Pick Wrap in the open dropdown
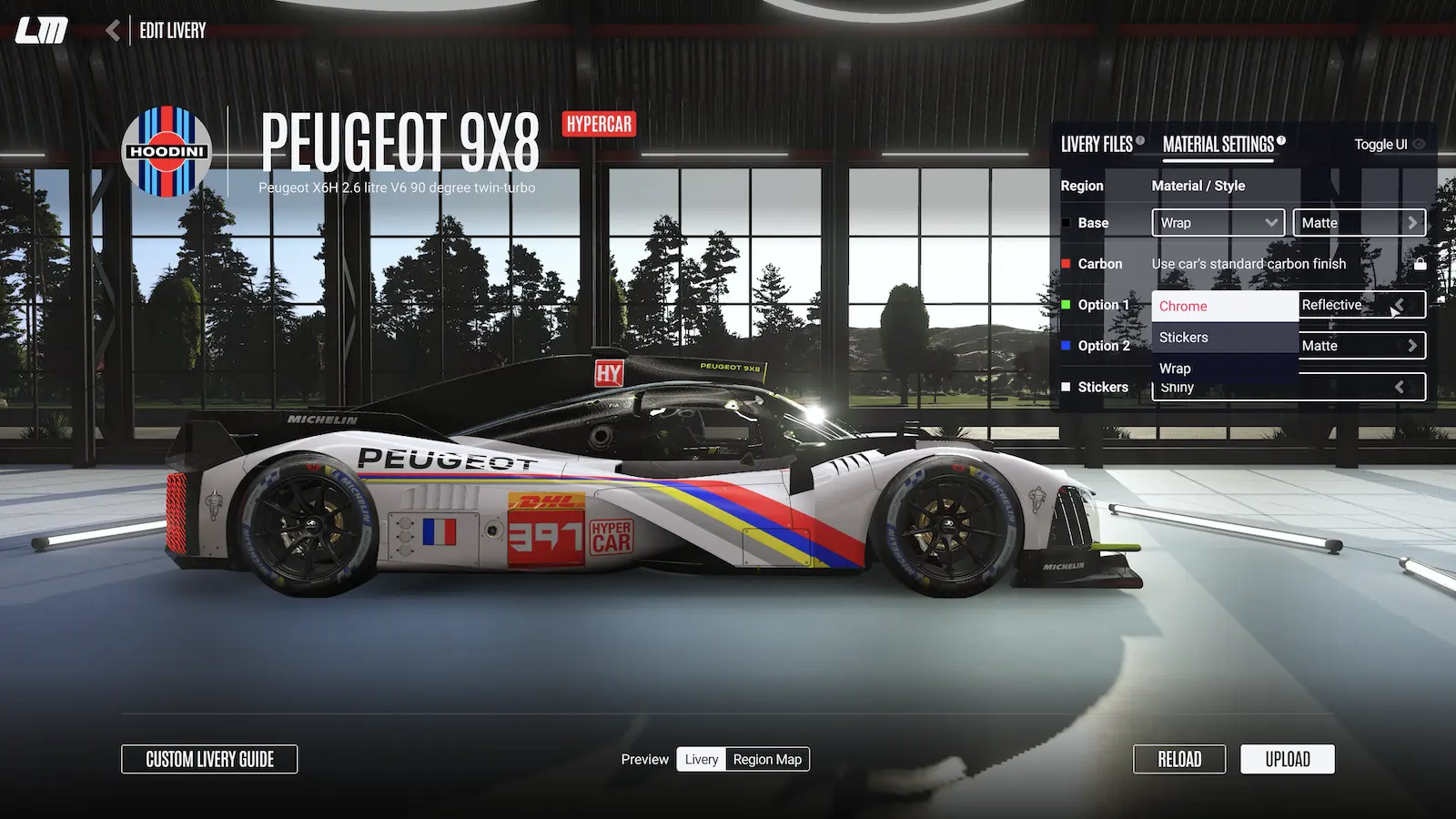The width and height of the screenshot is (1456, 819). (x=1224, y=369)
